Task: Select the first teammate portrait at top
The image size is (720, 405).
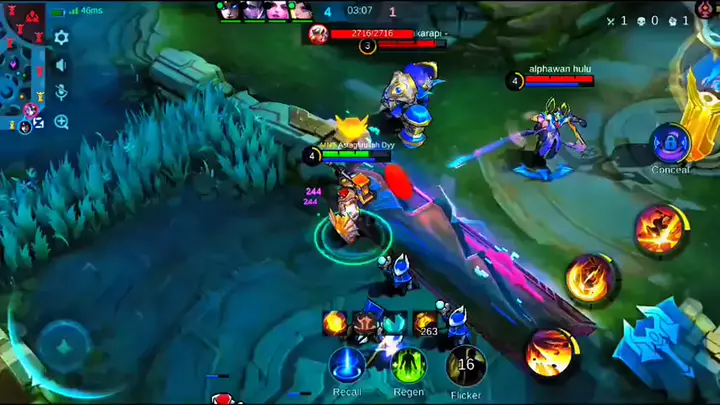Action: (229, 11)
